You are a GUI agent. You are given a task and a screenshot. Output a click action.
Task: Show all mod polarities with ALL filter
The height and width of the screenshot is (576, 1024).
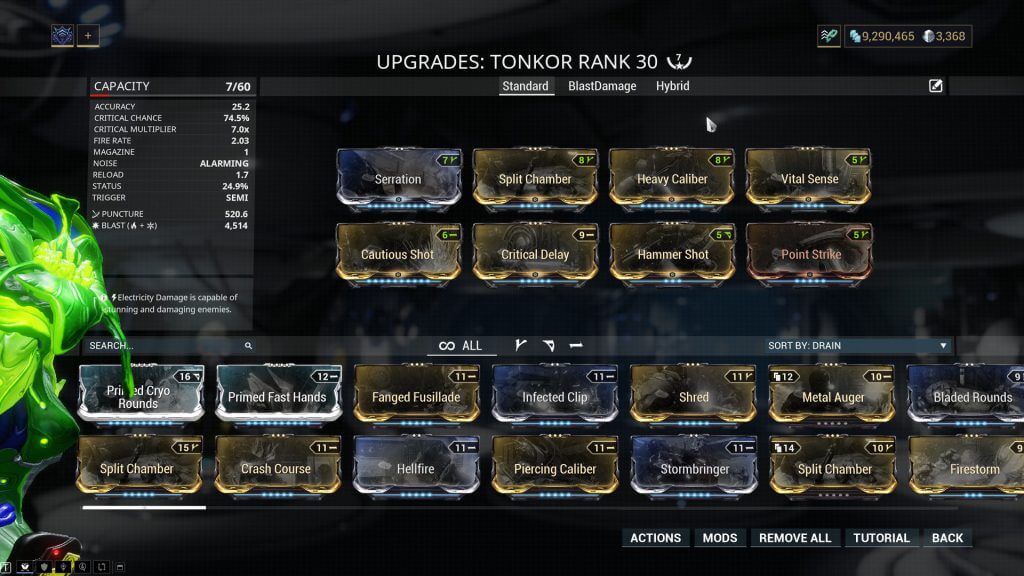461,346
